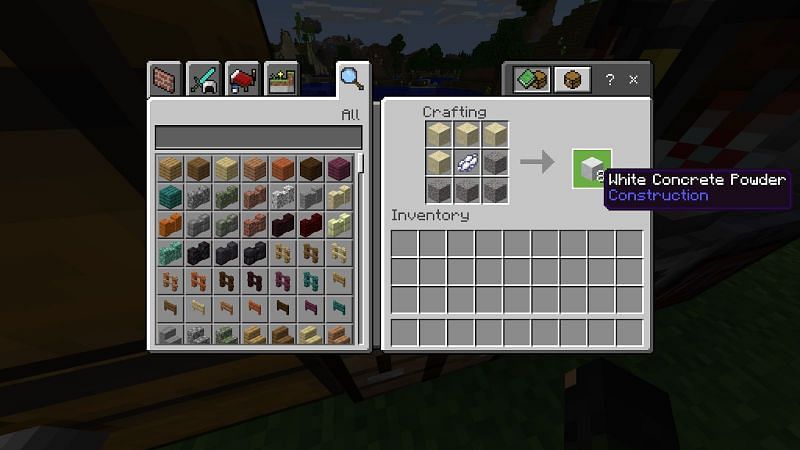Switch to the Nature tab with grass block
Image resolution: width=800 pixels, height=450 pixels.
281,80
